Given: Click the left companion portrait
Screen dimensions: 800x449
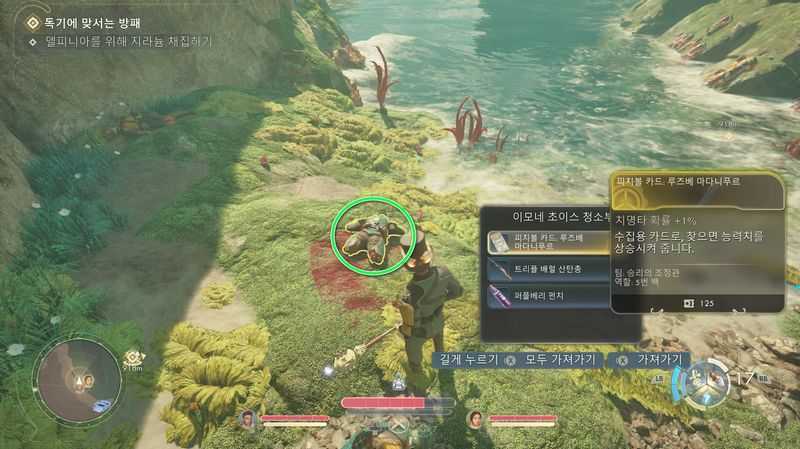Looking at the screenshot, I should pyautogui.click(x=247, y=418).
